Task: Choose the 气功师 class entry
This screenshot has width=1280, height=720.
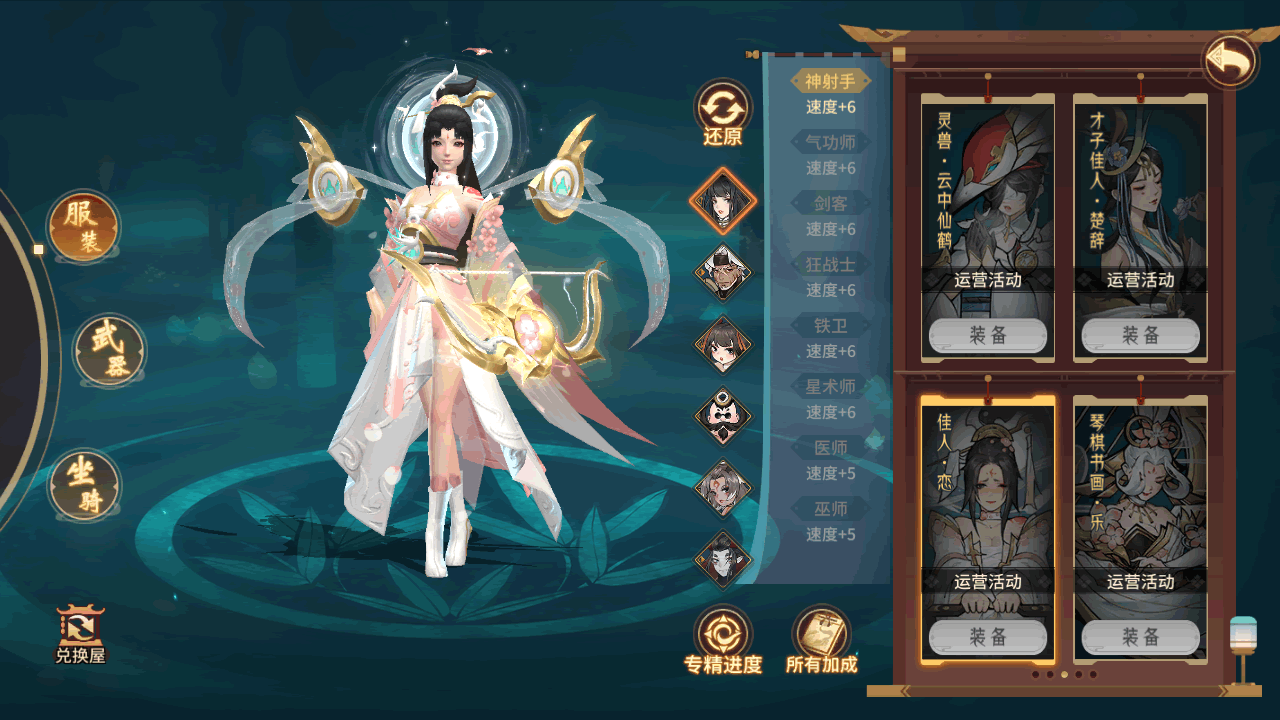Action: pyautogui.click(x=830, y=143)
